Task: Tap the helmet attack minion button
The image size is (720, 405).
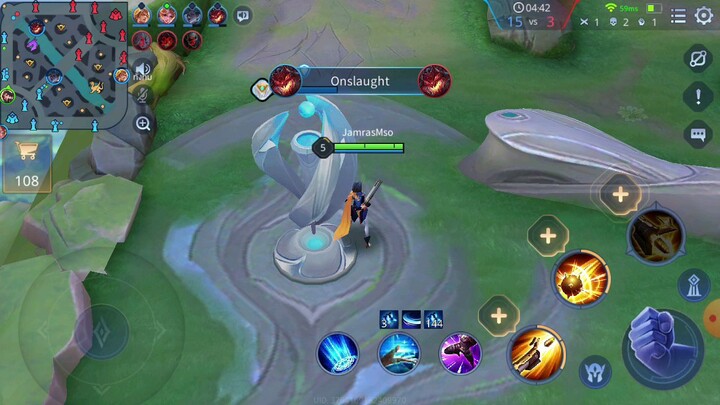Action: [597, 374]
